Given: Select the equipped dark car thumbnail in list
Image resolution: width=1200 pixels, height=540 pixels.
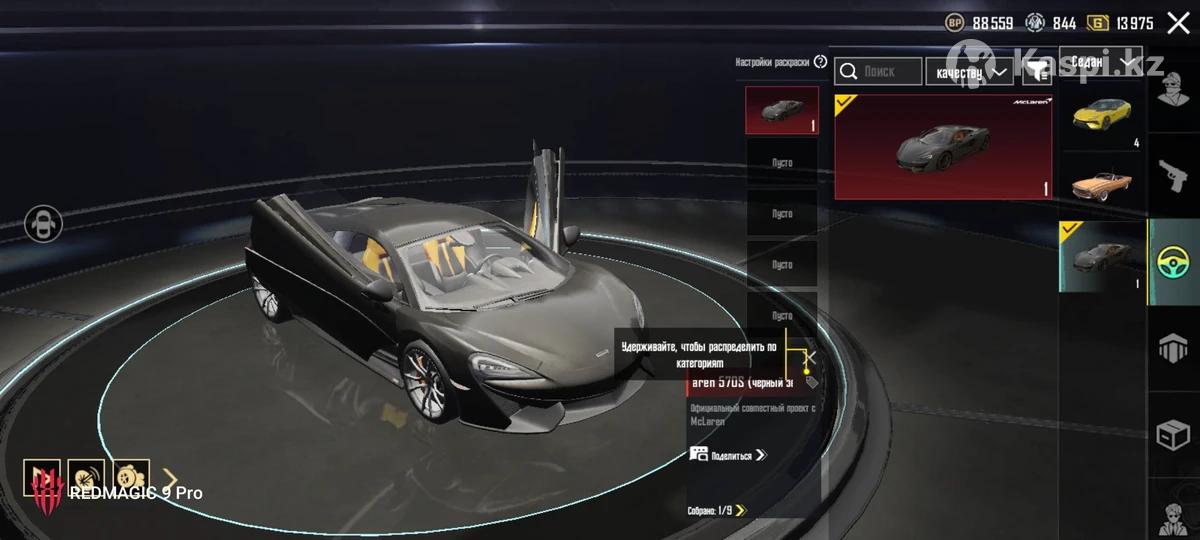Looking at the screenshot, I should point(1102,256).
